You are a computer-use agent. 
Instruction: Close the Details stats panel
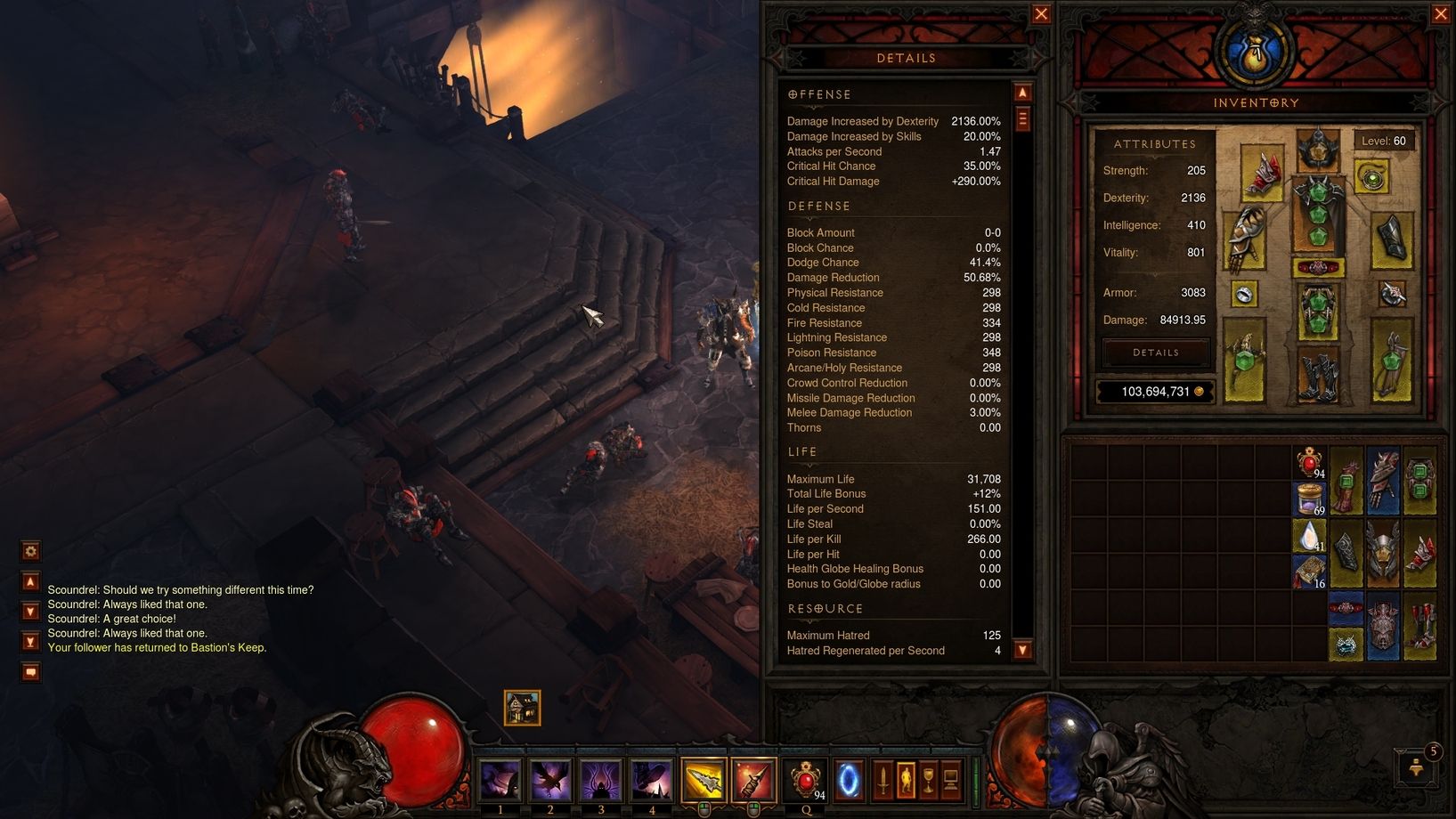point(1040,14)
